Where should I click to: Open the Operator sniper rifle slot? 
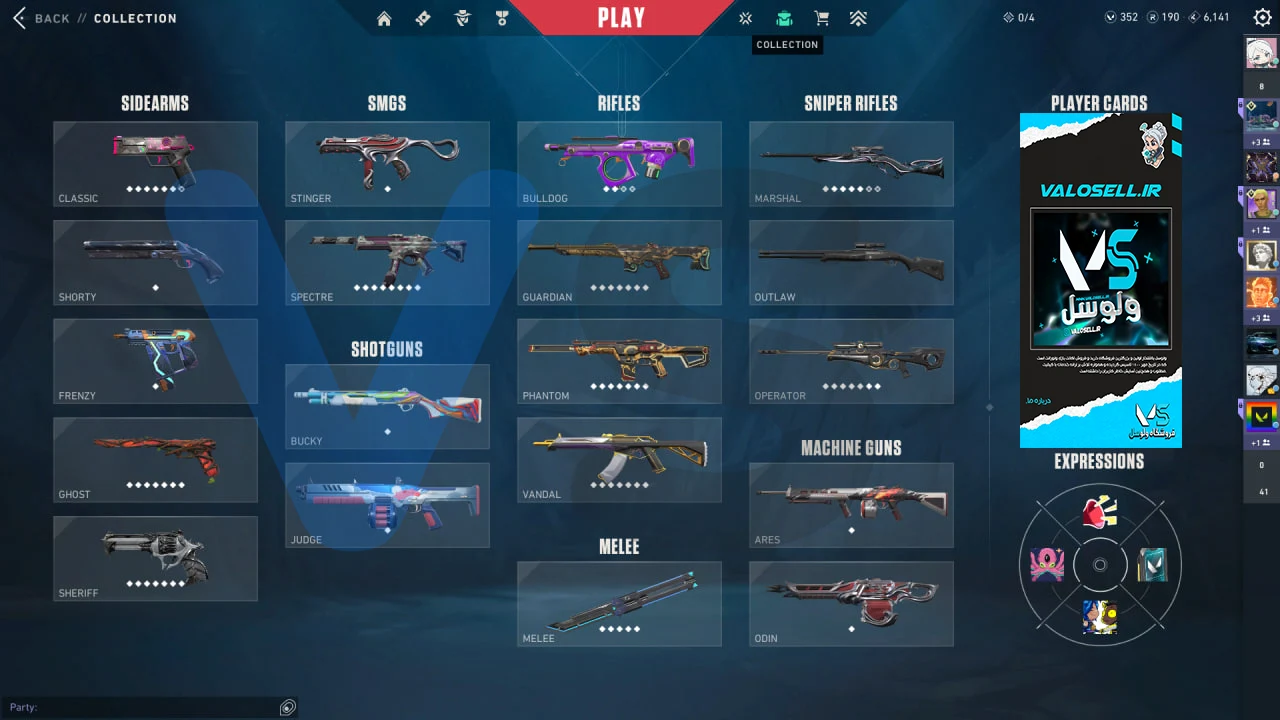coord(851,361)
